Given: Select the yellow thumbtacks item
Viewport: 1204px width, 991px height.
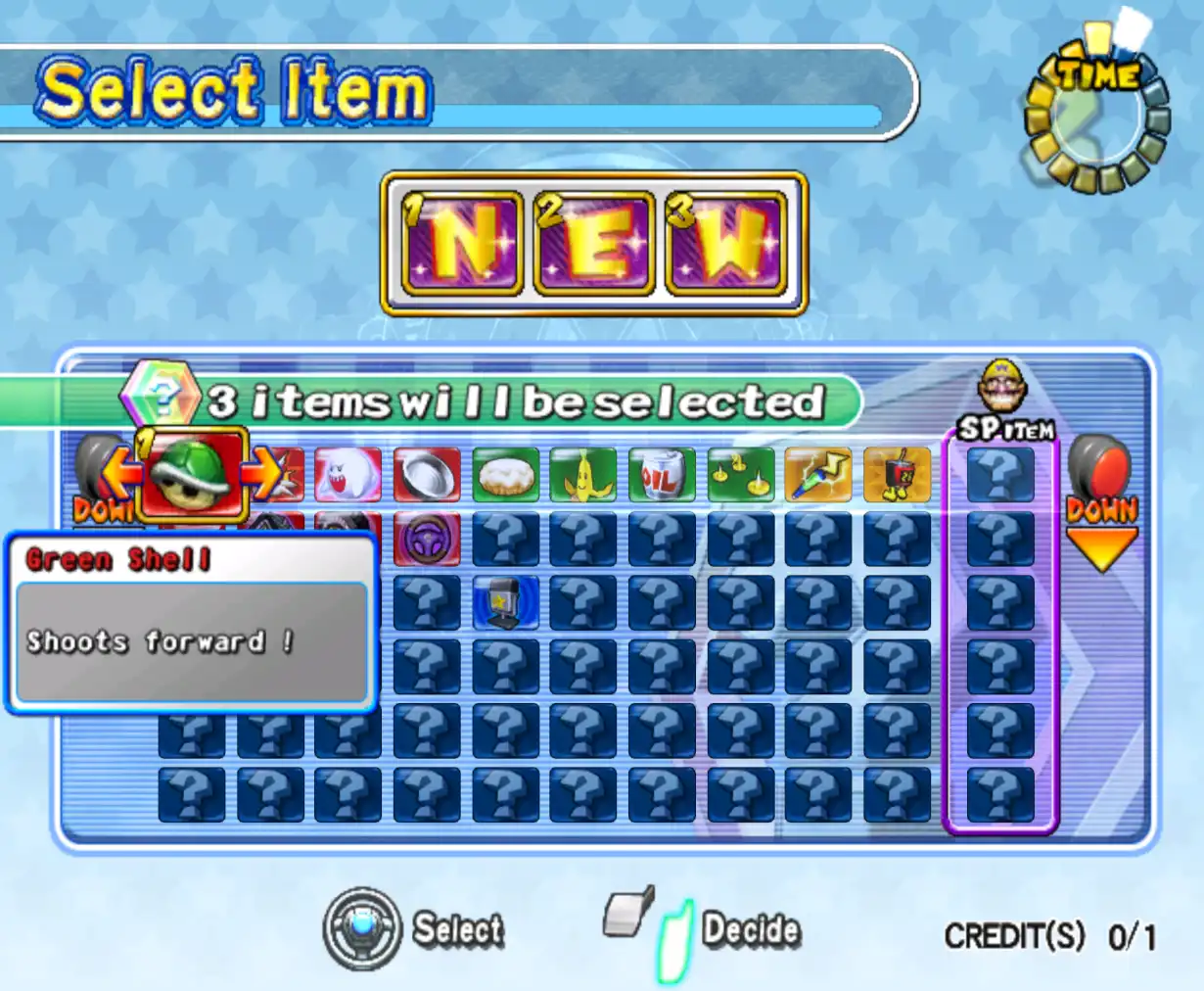Looking at the screenshot, I should coord(740,475).
